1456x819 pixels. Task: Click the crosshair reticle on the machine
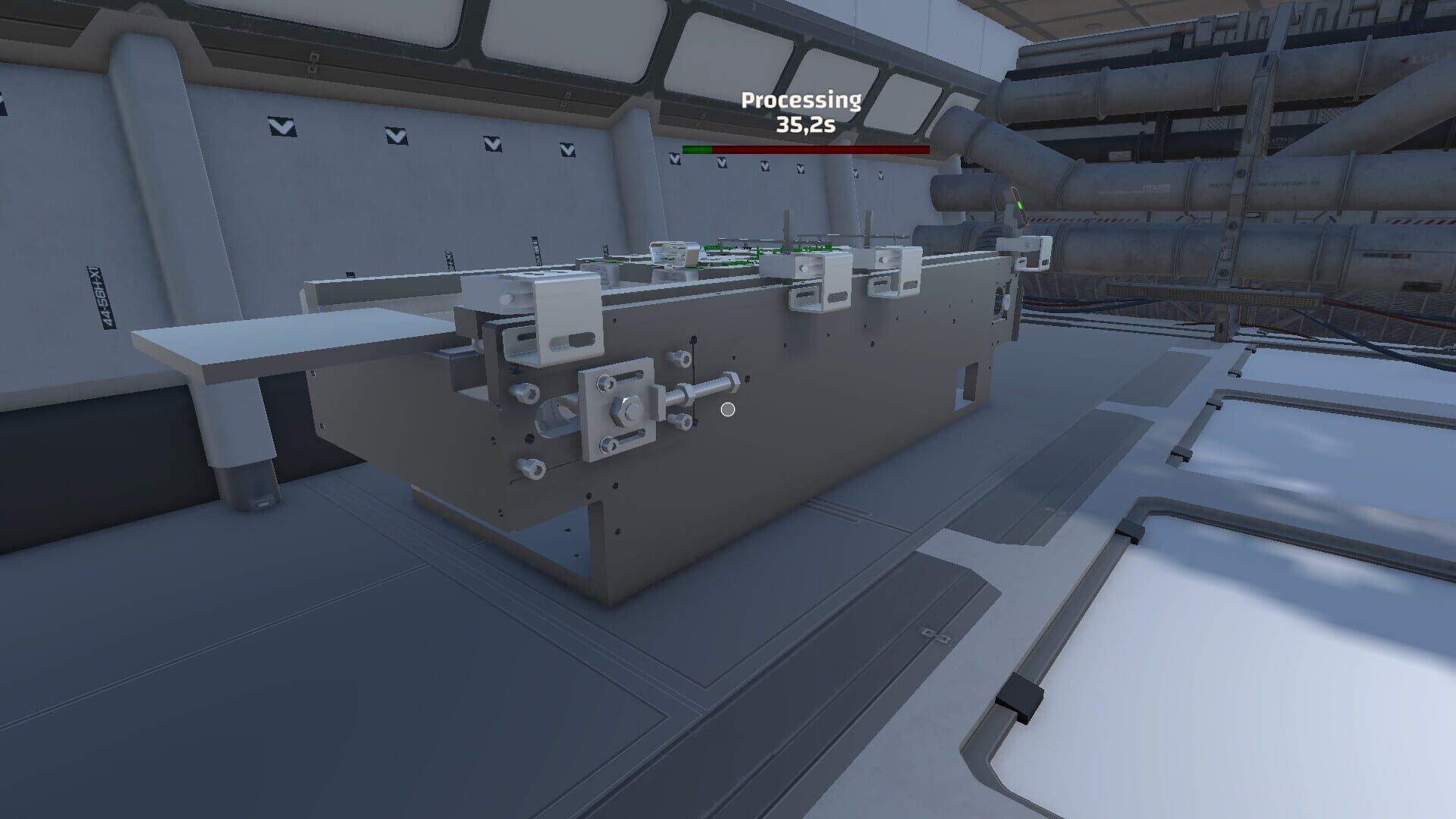(x=729, y=409)
